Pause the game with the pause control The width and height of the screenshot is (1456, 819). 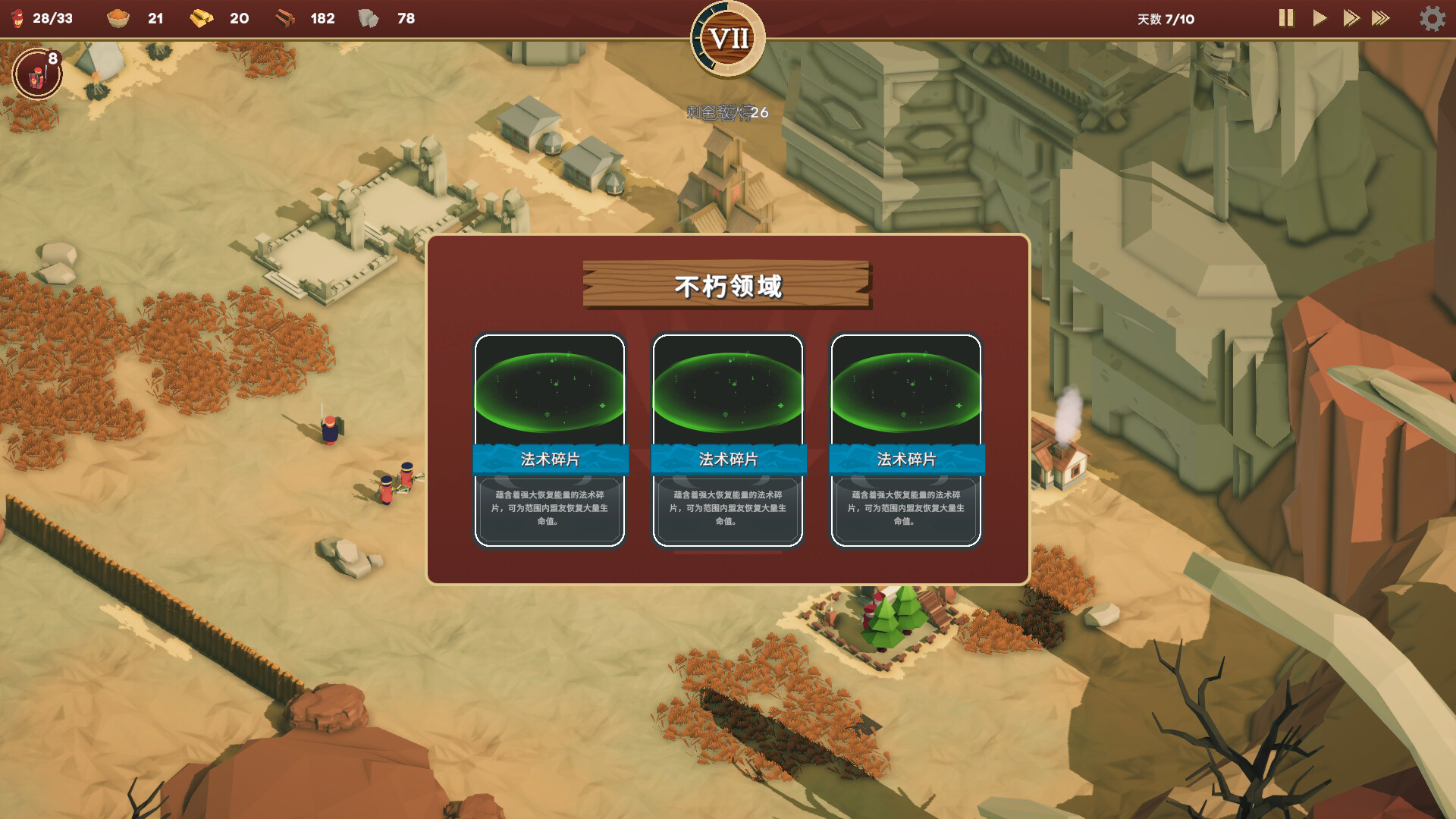(1285, 20)
